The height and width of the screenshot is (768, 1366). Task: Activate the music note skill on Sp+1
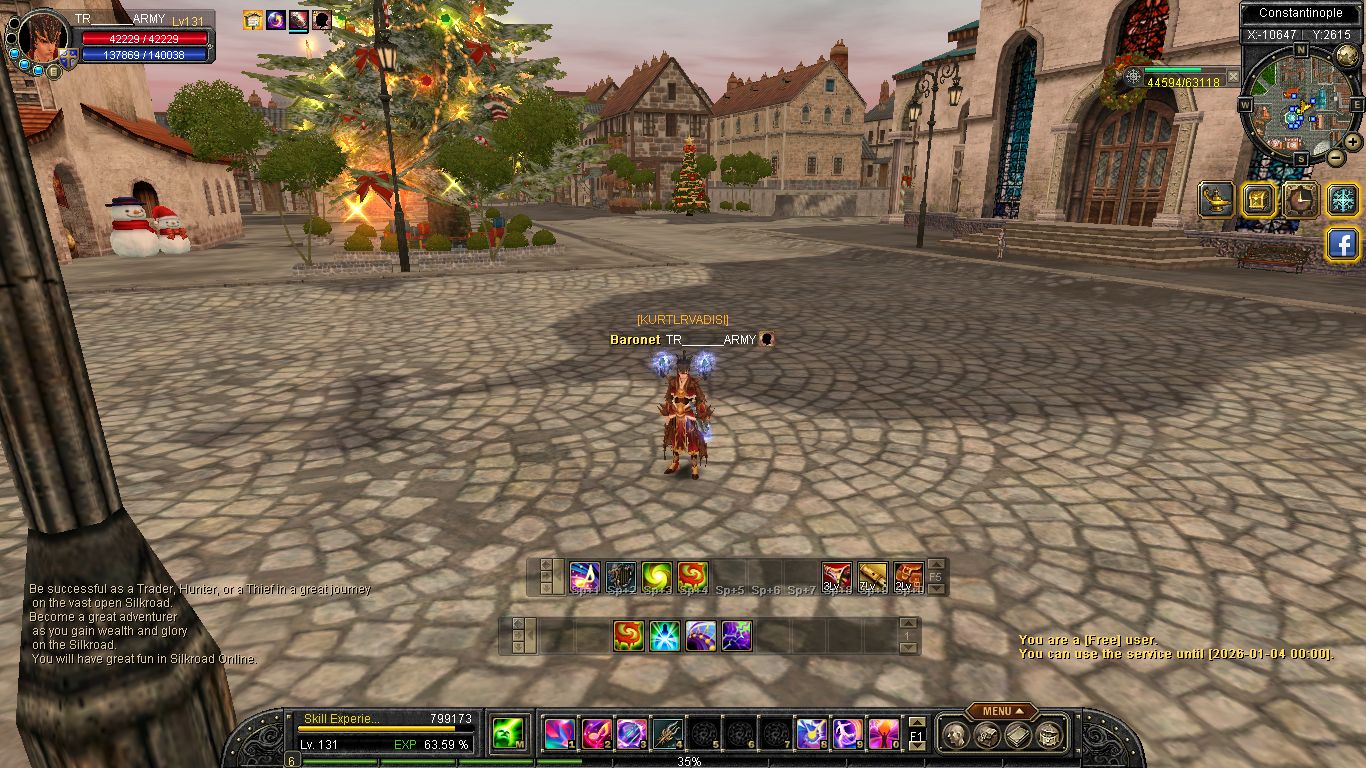585,577
